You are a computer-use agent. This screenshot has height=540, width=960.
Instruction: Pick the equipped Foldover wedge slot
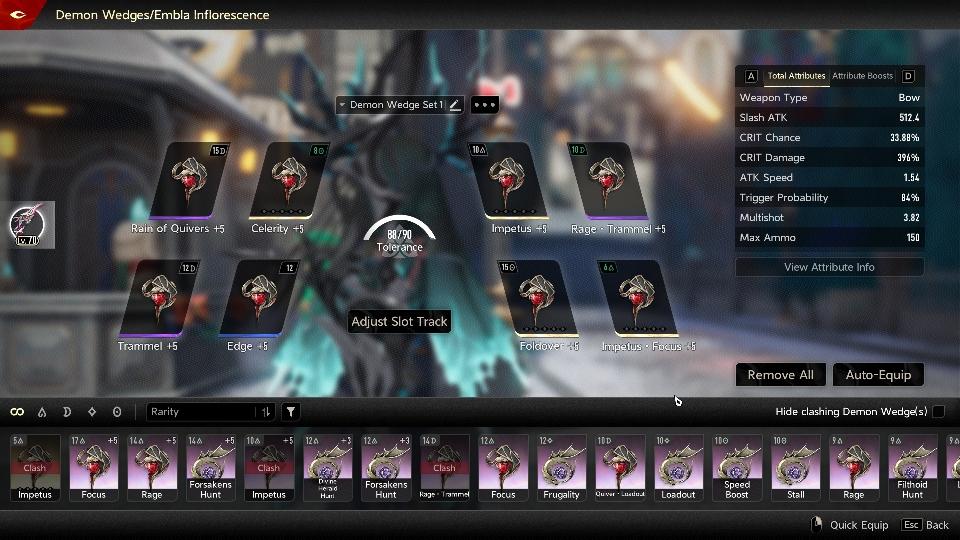click(x=541, y=299)
